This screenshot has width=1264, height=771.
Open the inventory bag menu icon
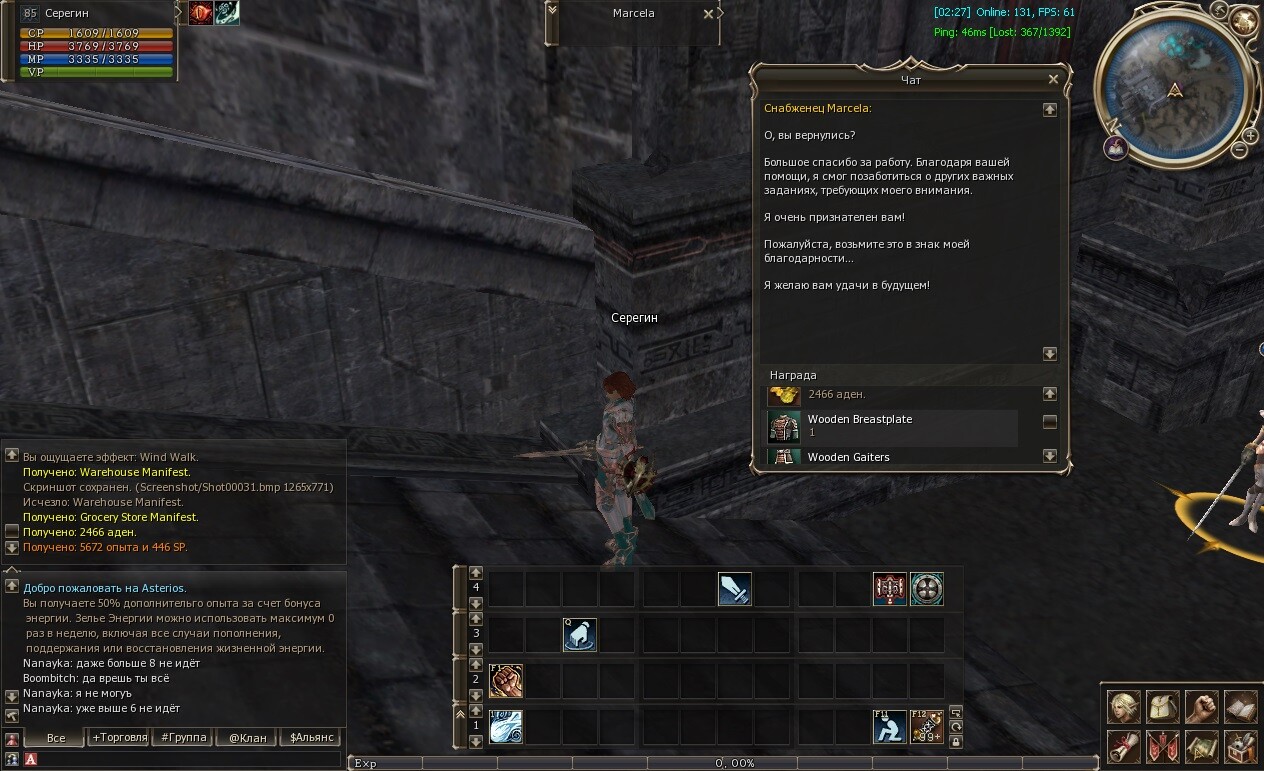click(x=1163, y=707)
